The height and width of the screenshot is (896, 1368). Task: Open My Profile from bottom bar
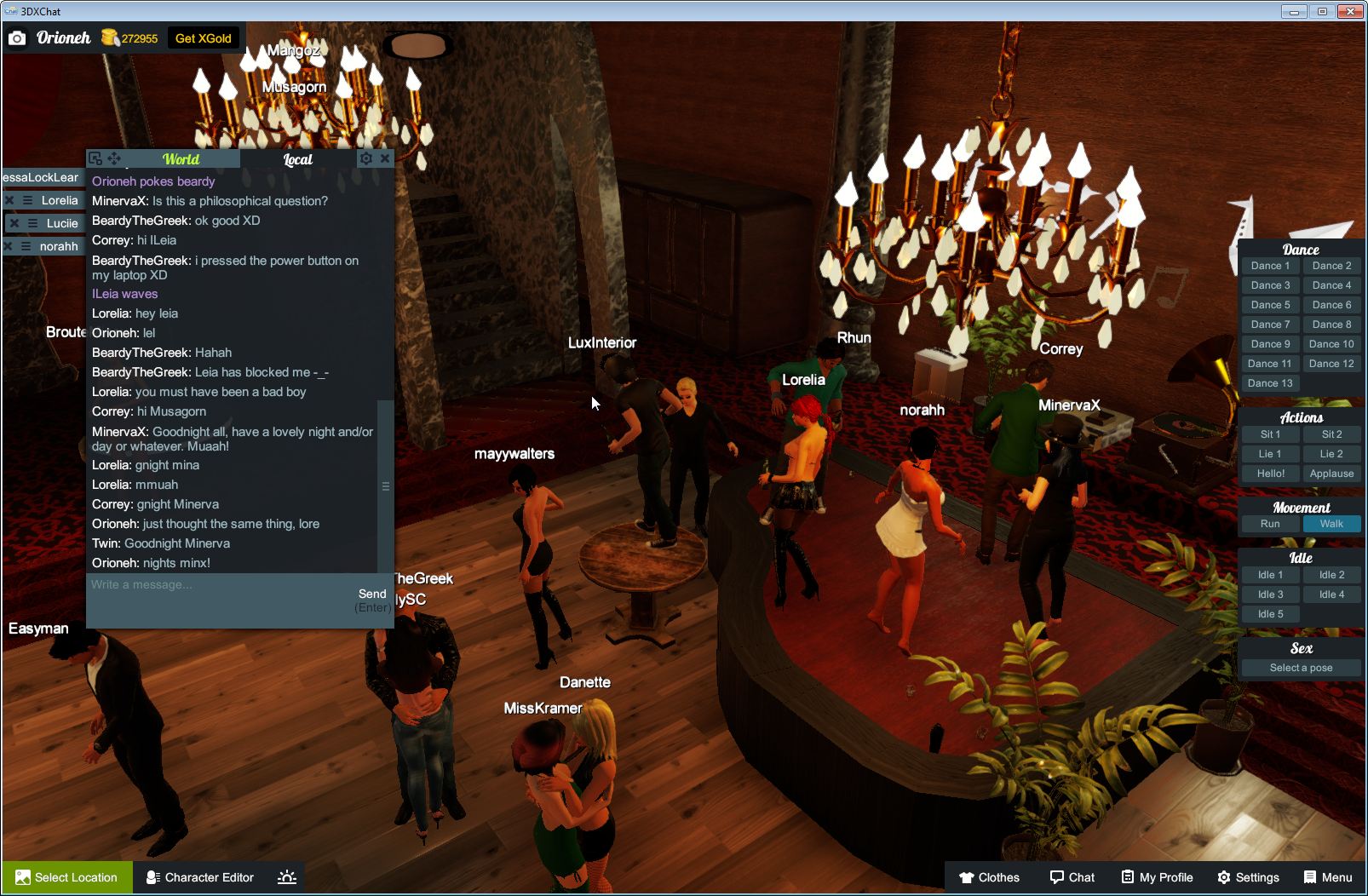[x=1156, y=877]
